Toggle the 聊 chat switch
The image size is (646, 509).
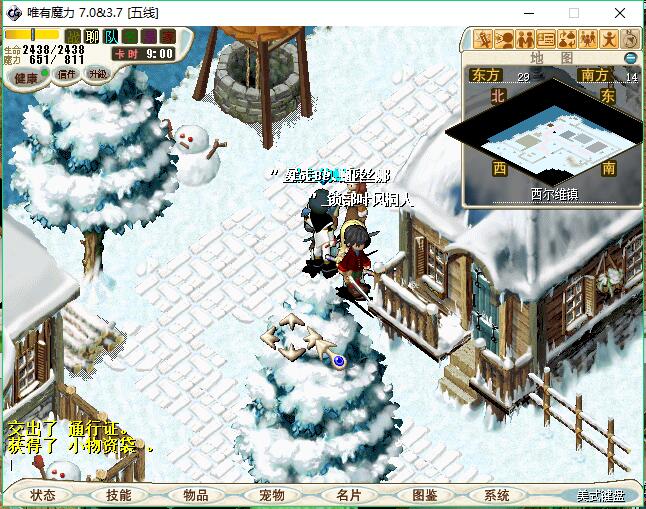91,37
